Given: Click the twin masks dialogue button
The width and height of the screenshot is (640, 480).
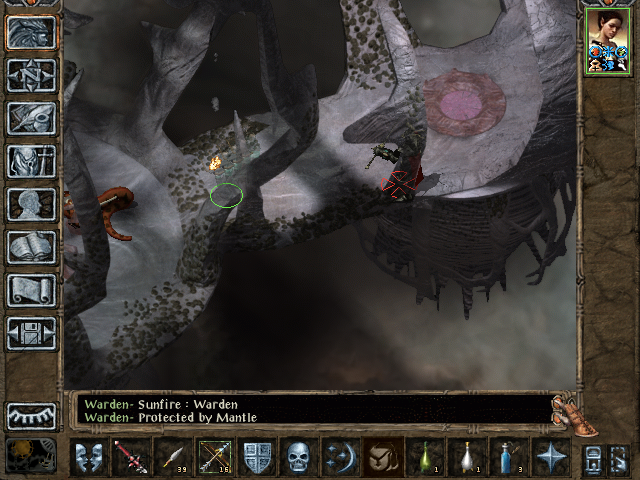Looking at the screenshot, I should coord(90,457).
